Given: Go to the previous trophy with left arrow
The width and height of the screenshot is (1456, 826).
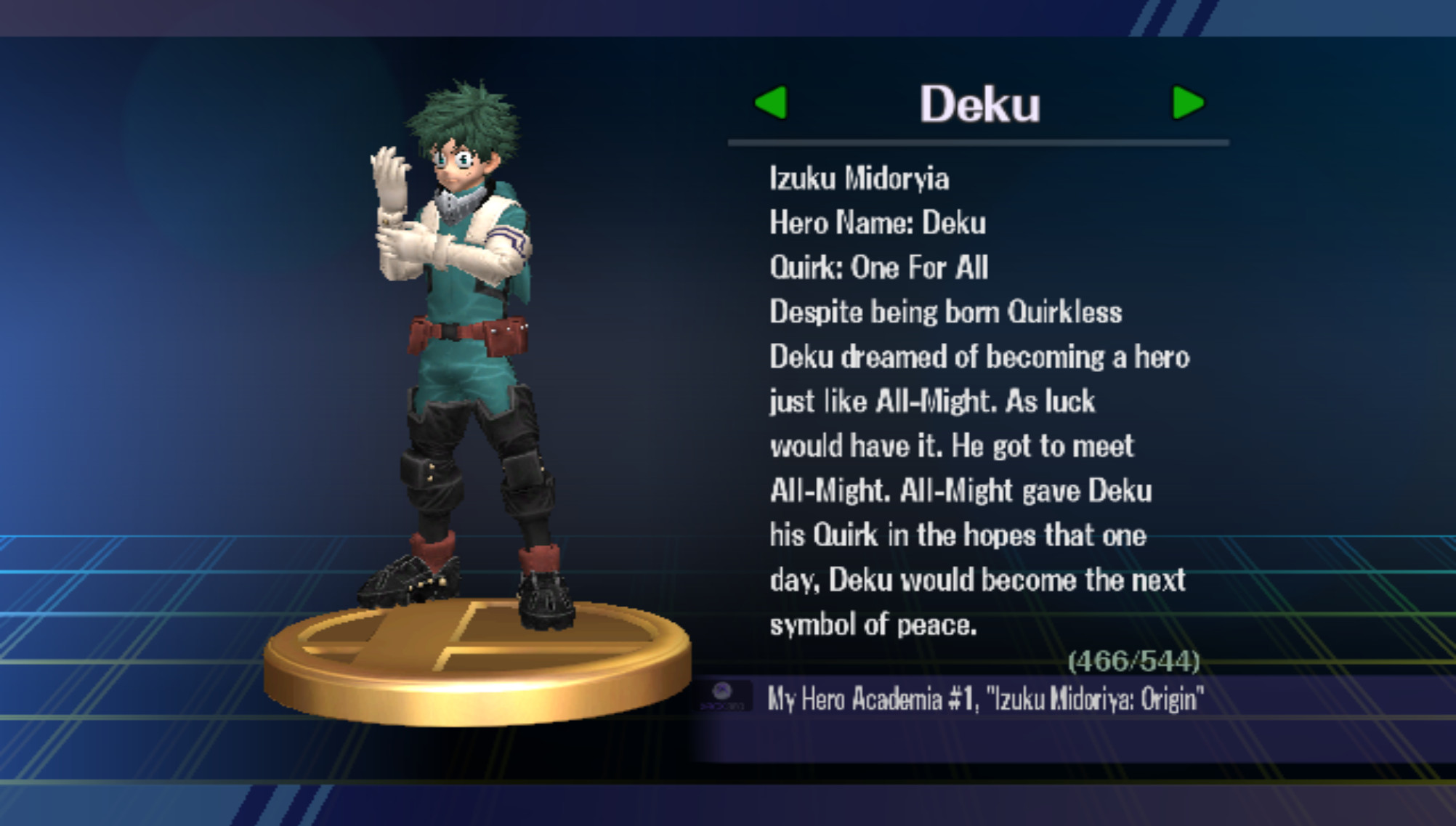Looking at the screenshot, I should (772, 102).
